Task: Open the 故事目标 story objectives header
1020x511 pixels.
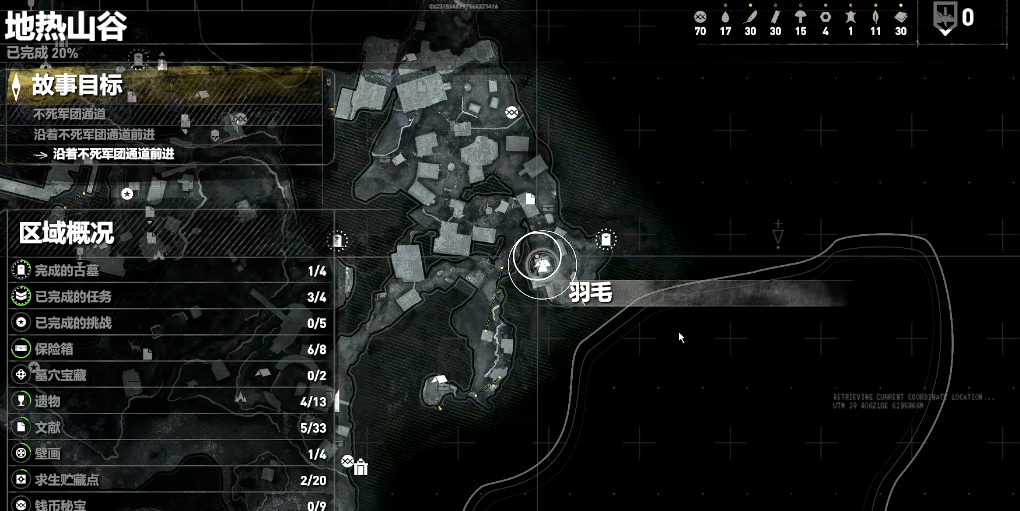Action: [78, 86]
